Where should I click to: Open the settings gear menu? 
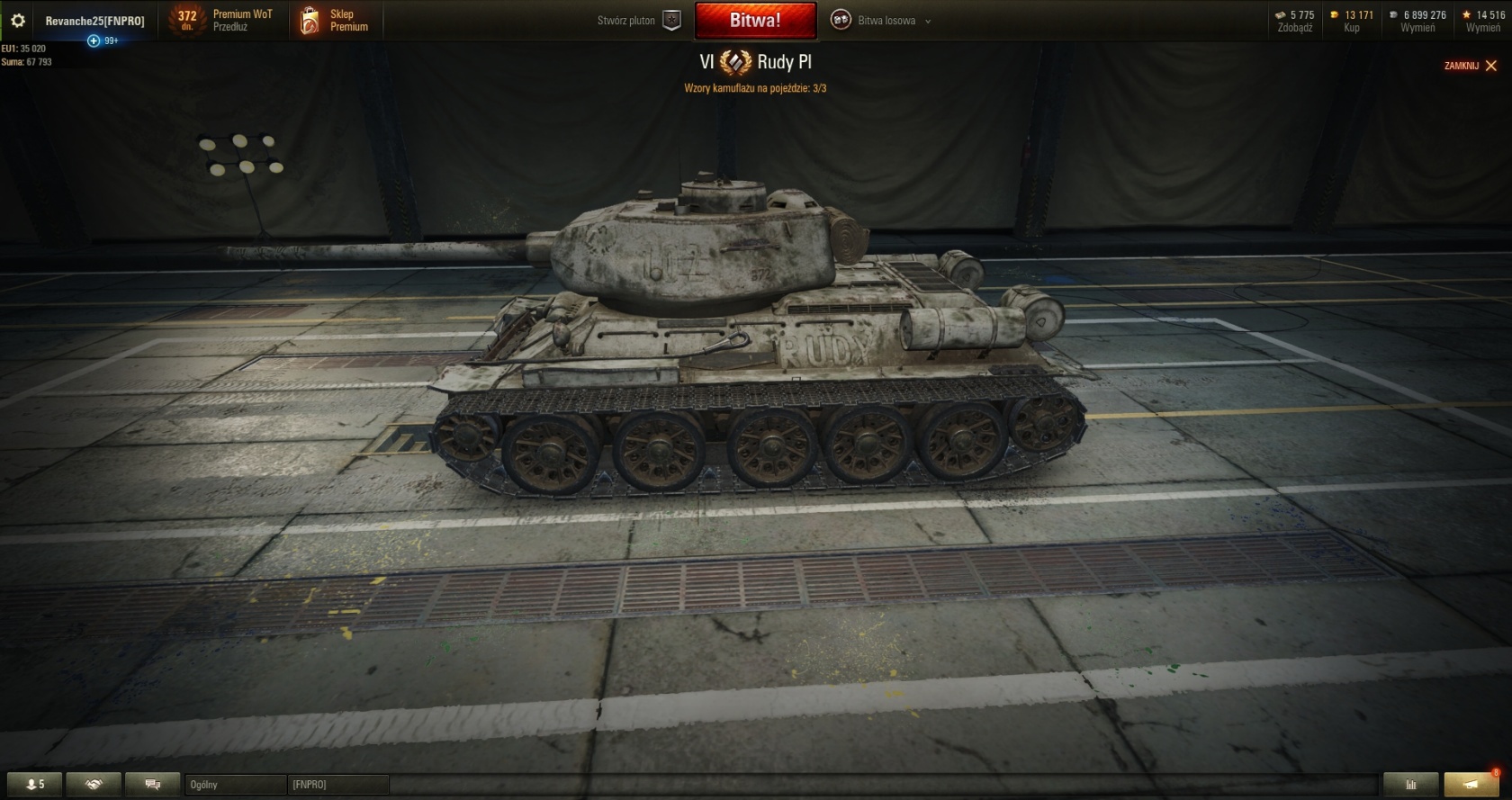pos(18,21)
